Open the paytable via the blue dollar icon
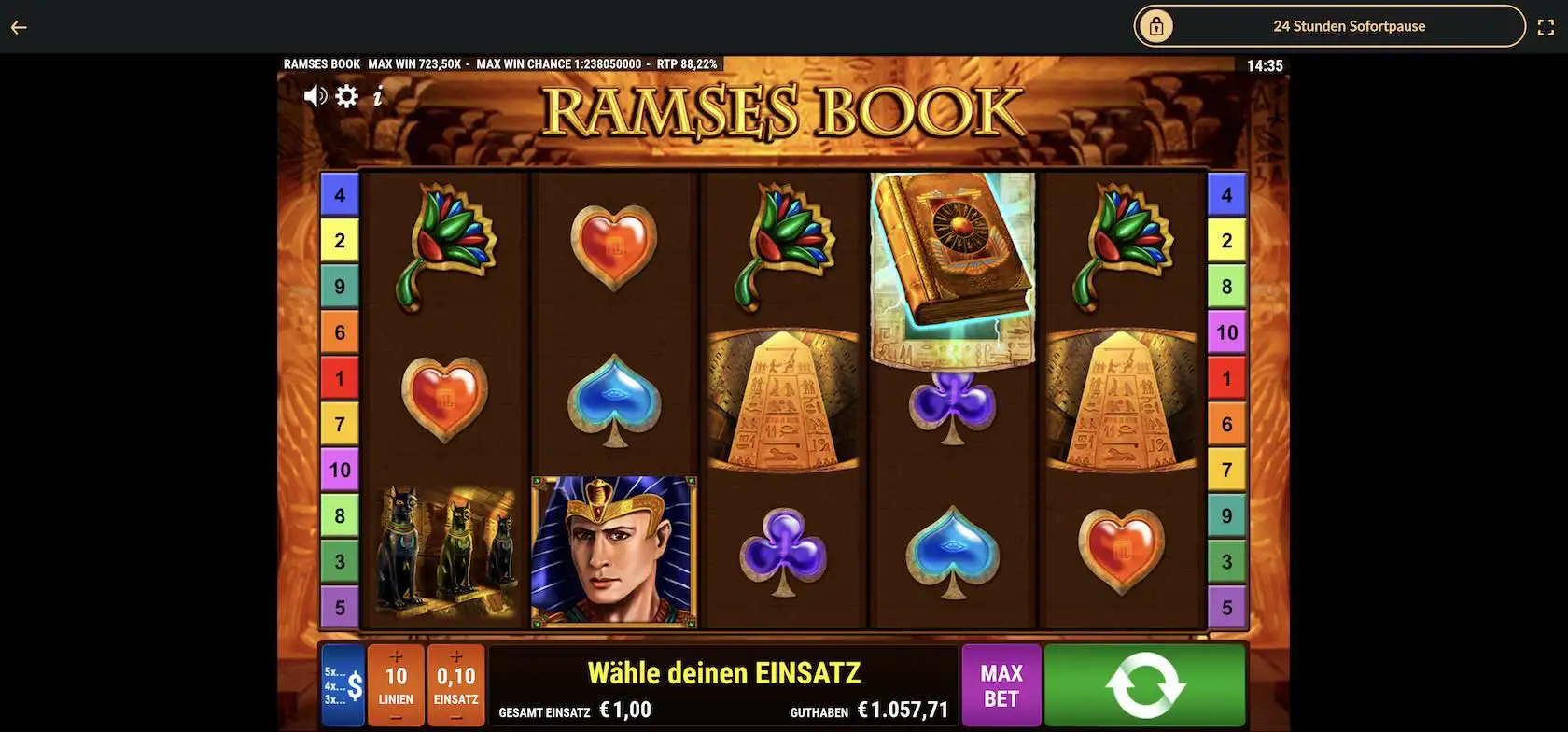Viewport: 1568px width, 732px height. (x=342, y=684)
